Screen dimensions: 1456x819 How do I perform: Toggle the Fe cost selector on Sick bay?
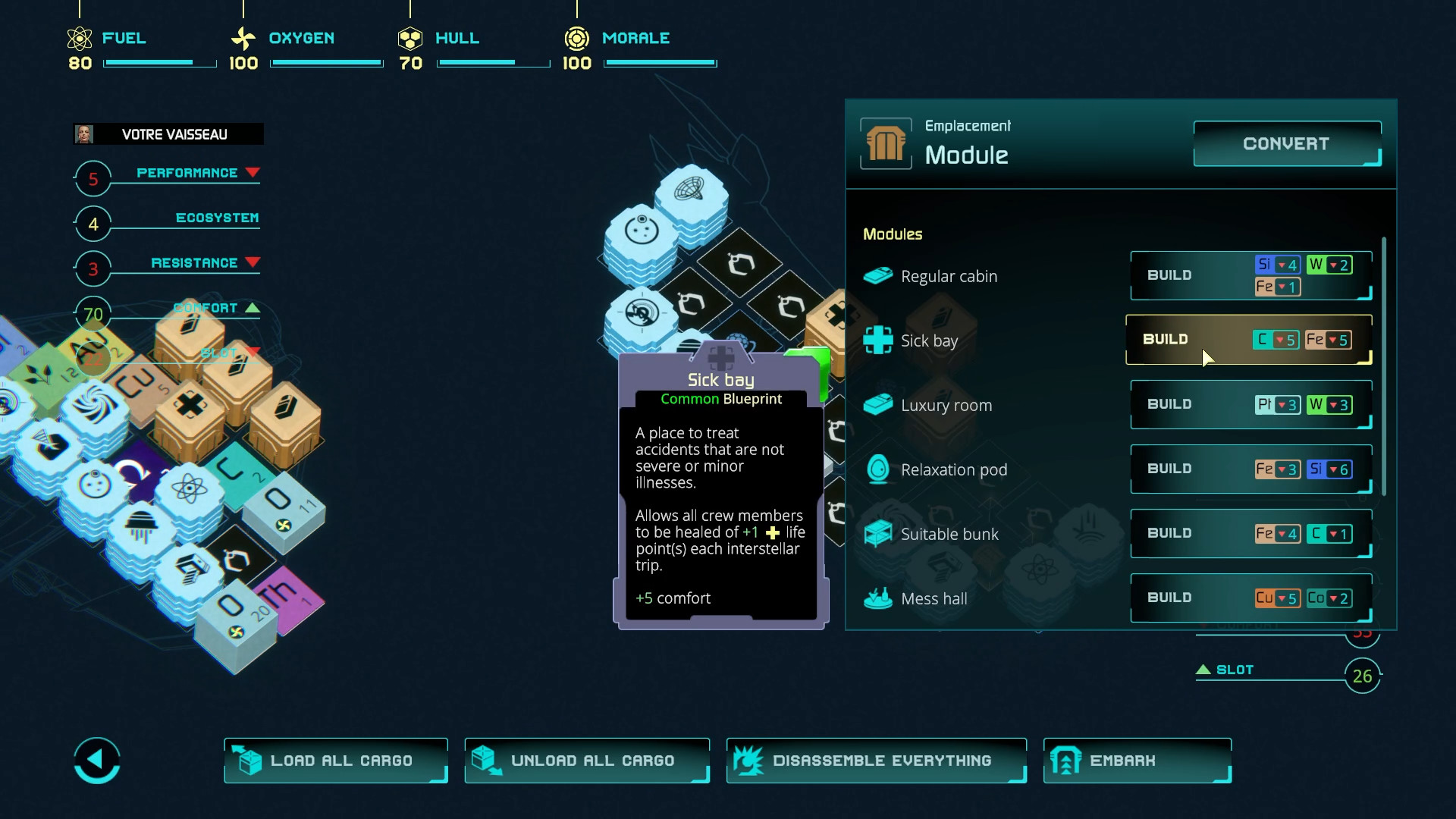(1328, 340)
